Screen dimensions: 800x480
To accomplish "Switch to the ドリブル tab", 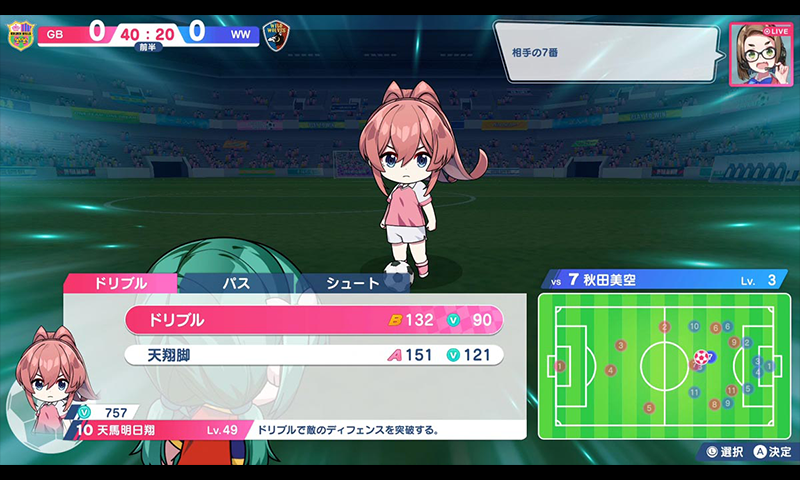I will (120, 283).
